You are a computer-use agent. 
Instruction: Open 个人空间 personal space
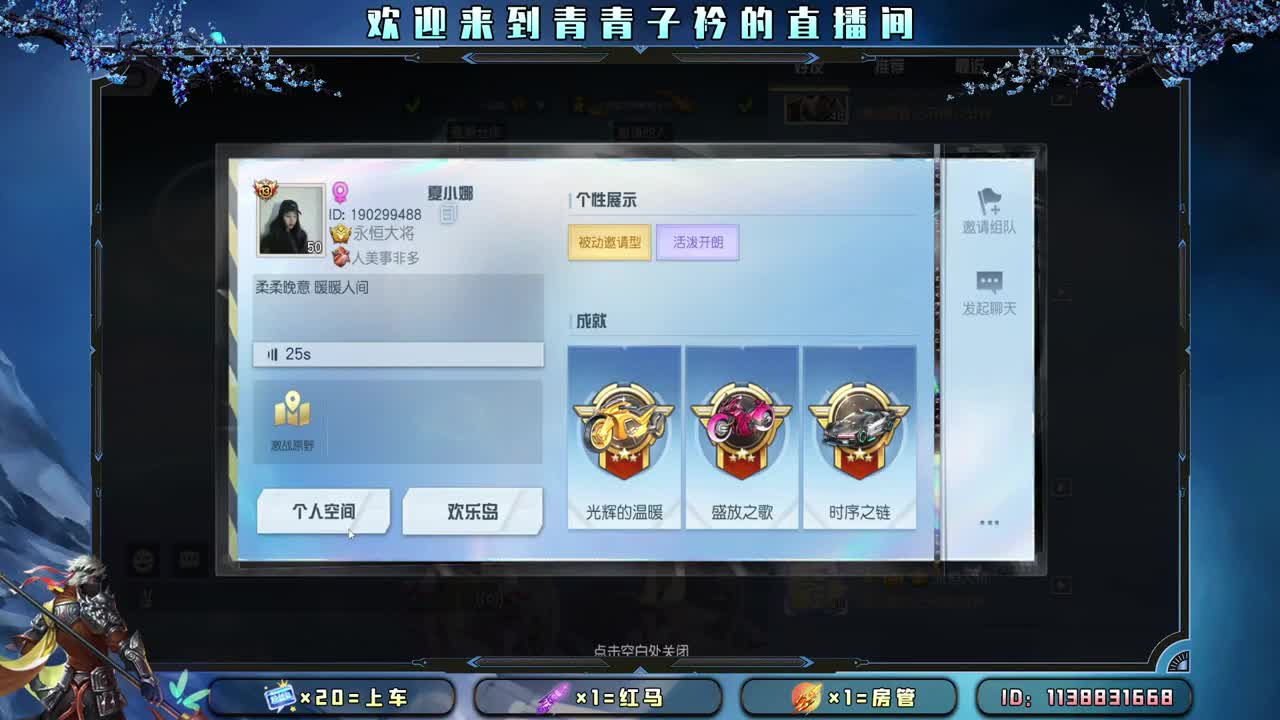[322, 510]
